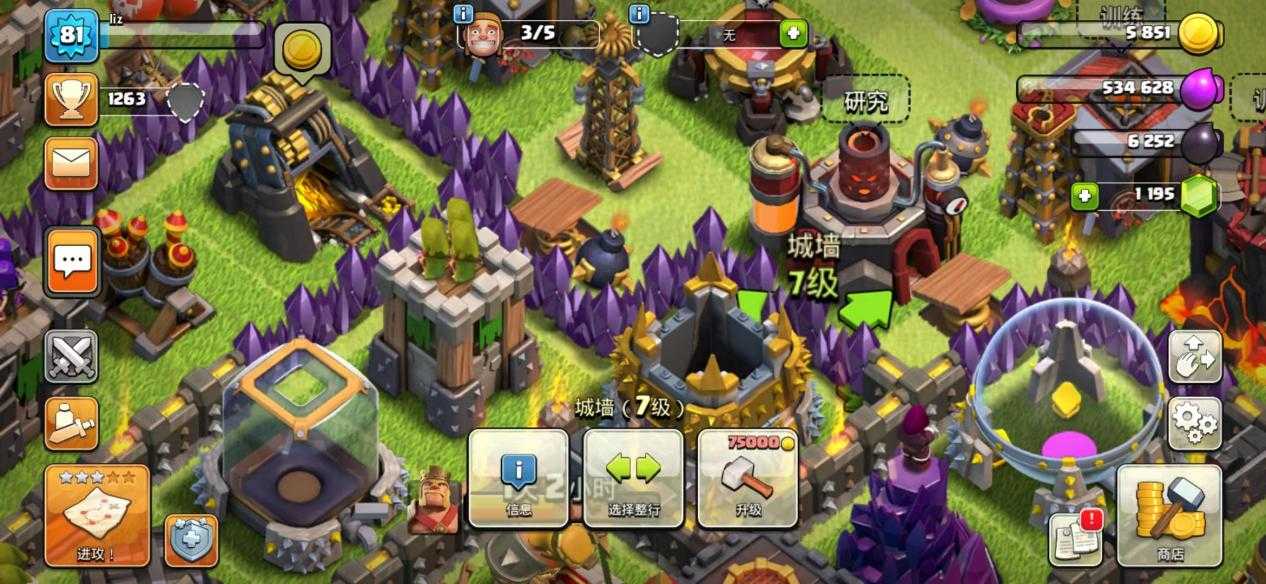Open the chat speech bubble
This screenshot has width=1266, height=584.
click(72, 262)
